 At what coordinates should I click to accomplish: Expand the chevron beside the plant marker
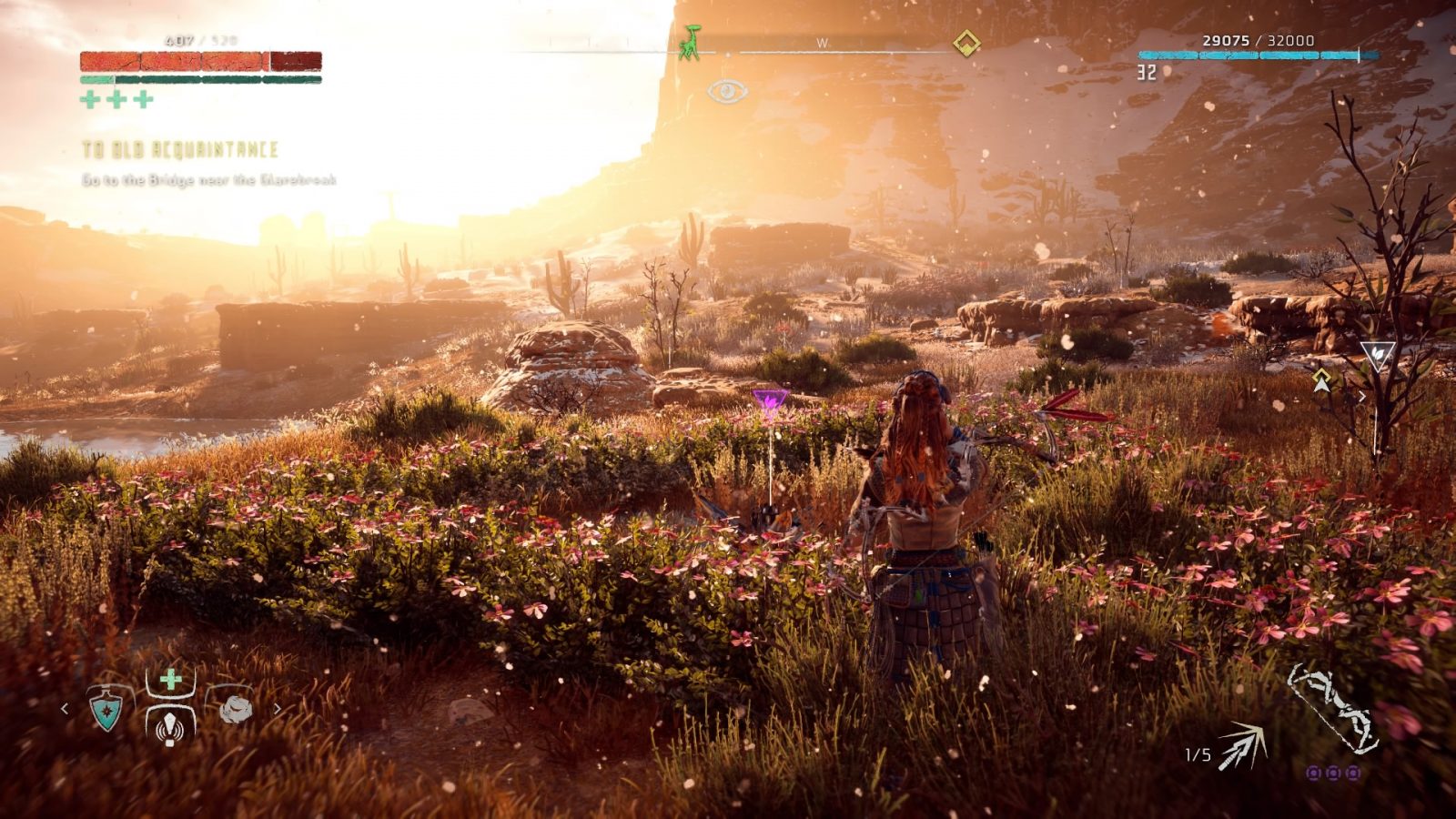point(1362,395)
